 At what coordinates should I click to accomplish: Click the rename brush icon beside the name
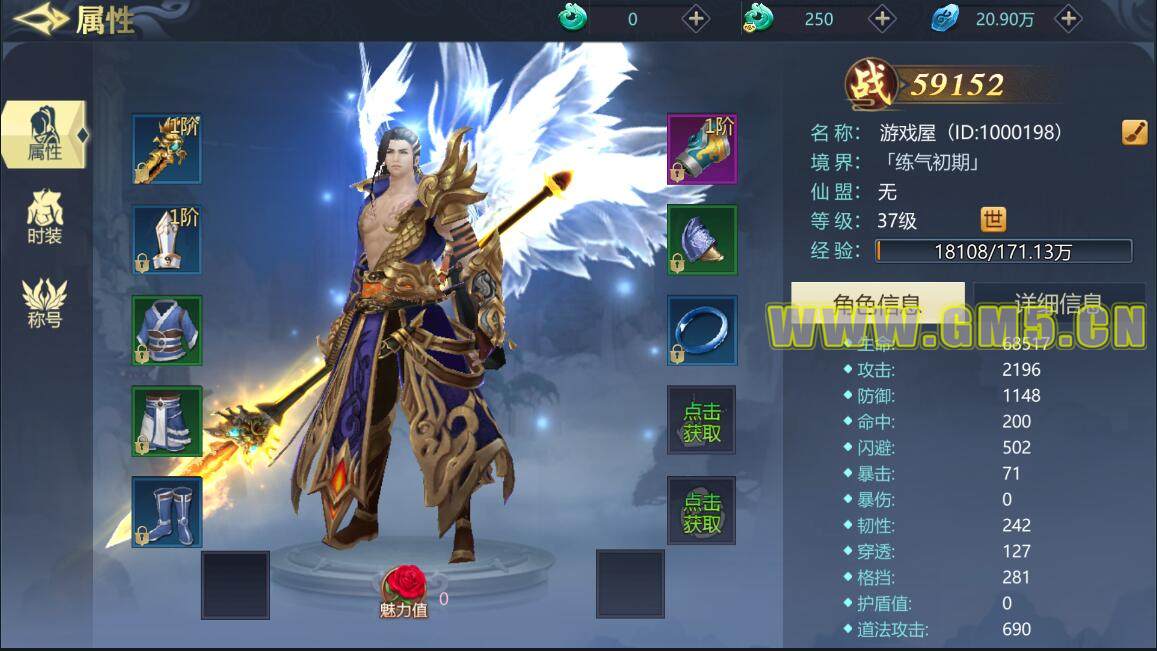(x=1134, y=132)
